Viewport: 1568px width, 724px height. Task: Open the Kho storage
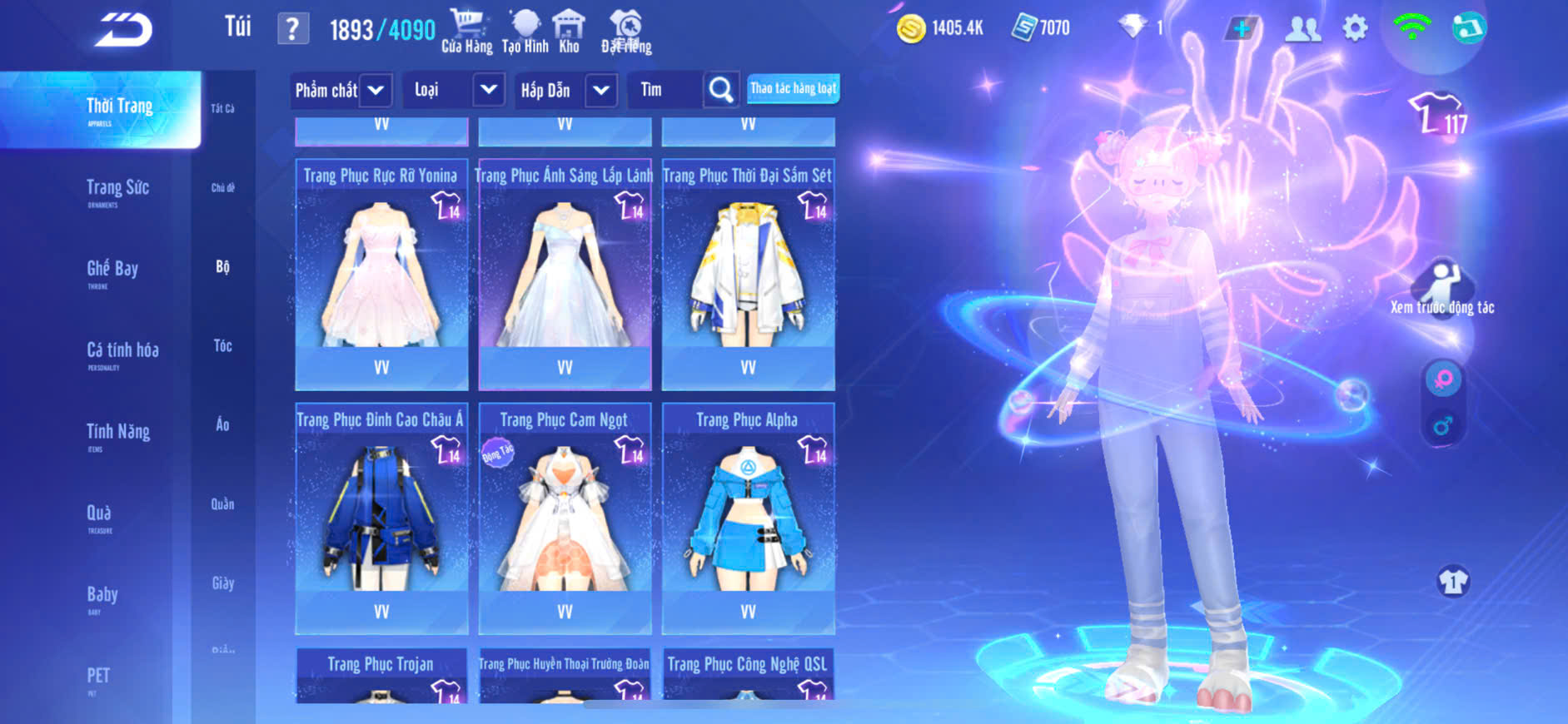(x=569, y=32)
